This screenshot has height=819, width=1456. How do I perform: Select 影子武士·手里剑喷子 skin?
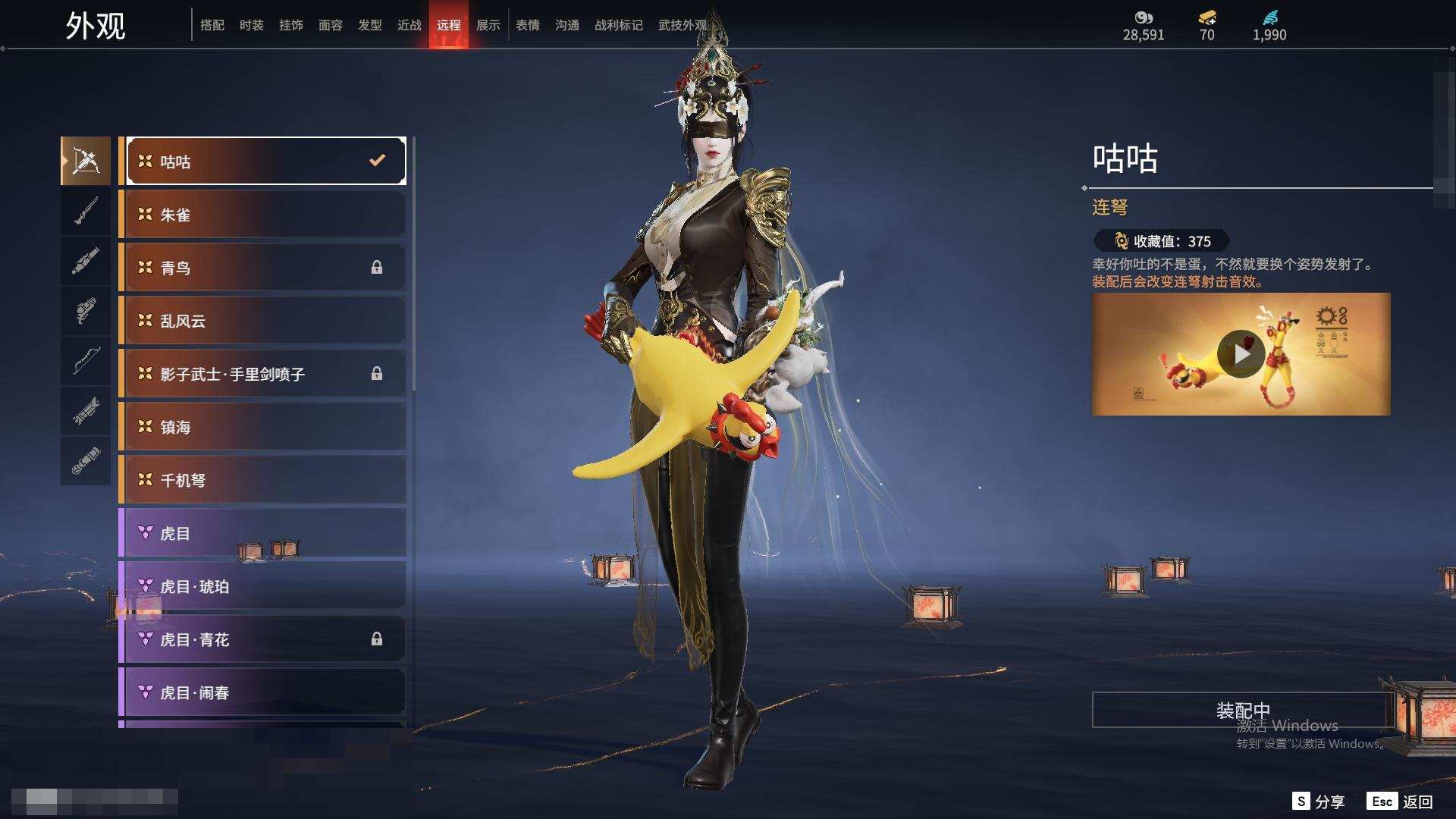[263, 374]
